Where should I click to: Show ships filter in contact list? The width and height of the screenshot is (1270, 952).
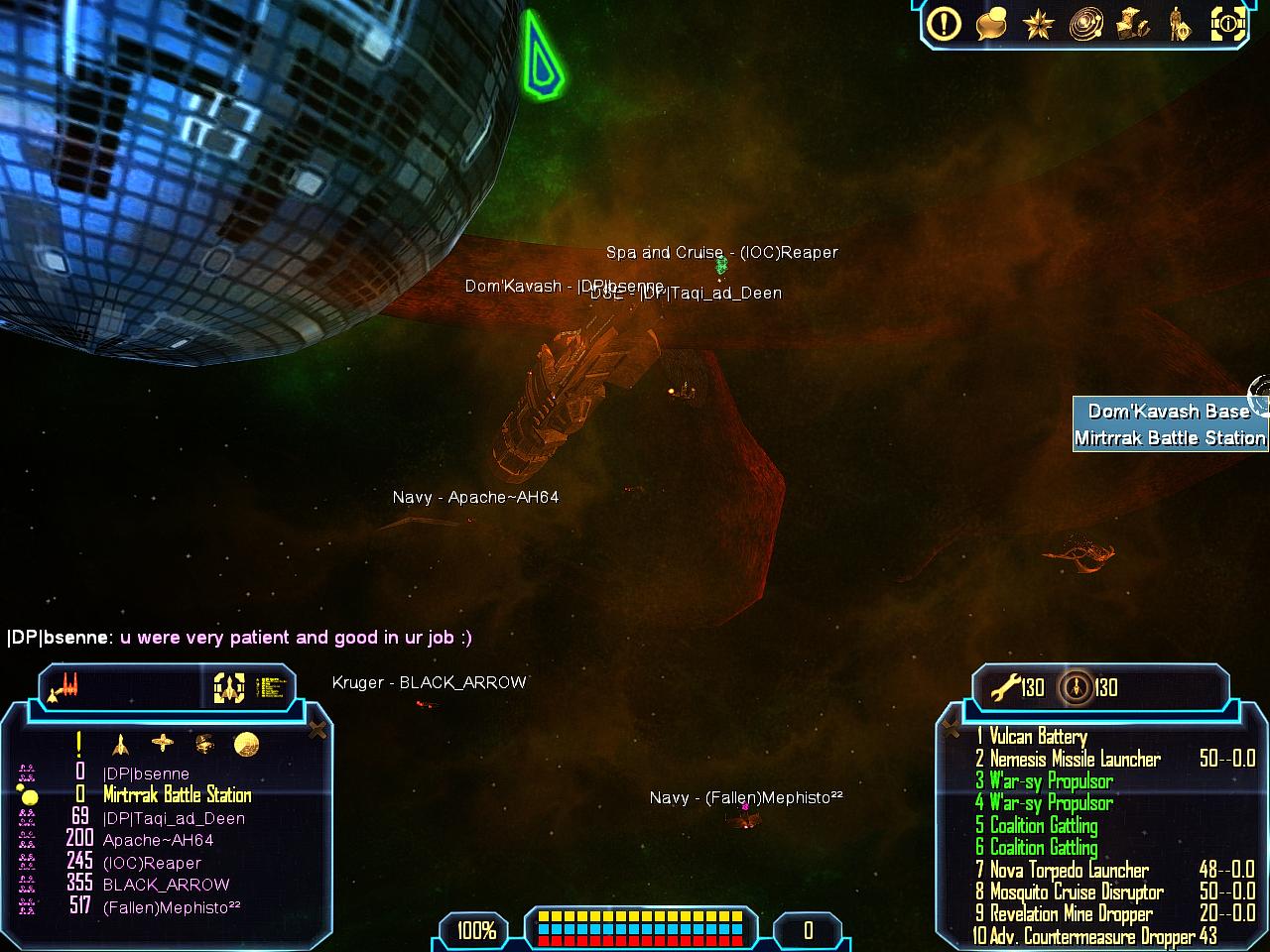pos(120,744)
